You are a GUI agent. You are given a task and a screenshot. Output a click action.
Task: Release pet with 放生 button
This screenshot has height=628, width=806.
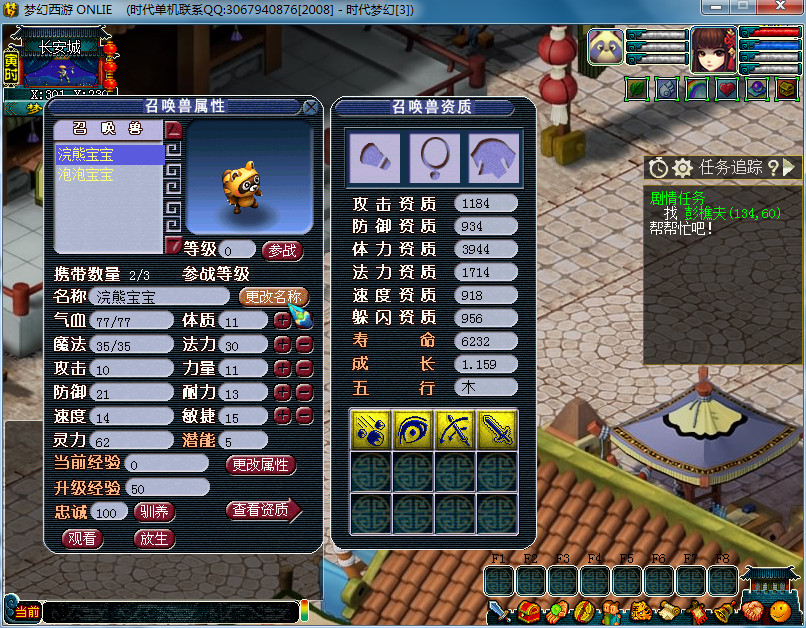(154, 538)
